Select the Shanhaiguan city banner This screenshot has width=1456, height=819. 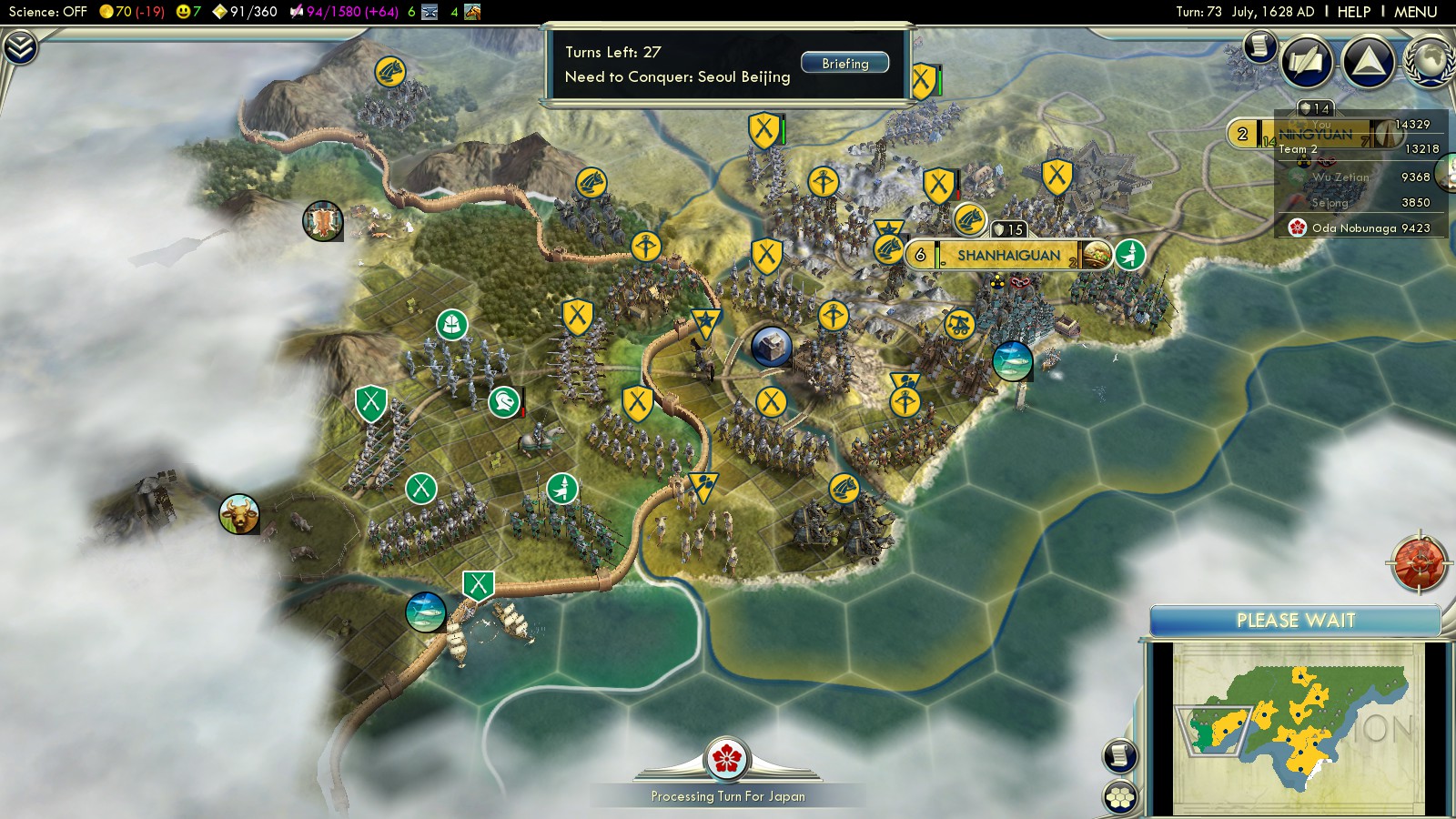(x=1008, y=255)
